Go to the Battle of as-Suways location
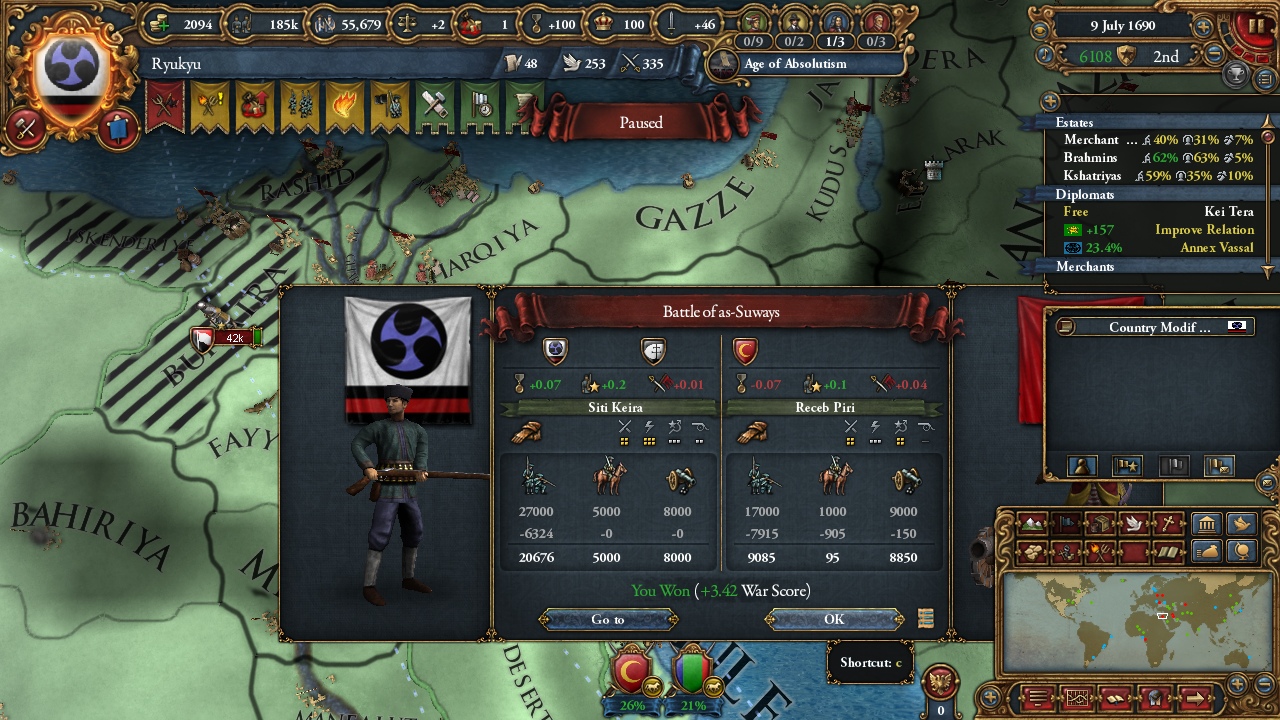This screenshot has width=1280, height=720. [x=607, y=620]
